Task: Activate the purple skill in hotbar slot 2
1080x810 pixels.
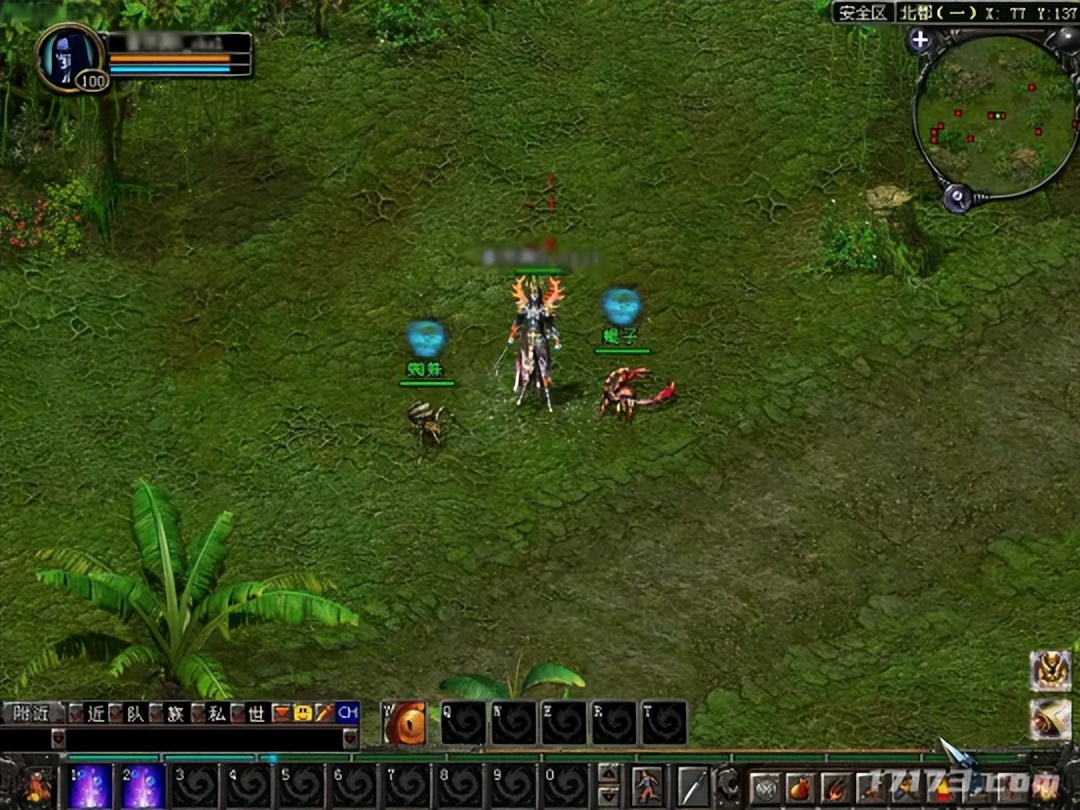Action: (143, 786)
